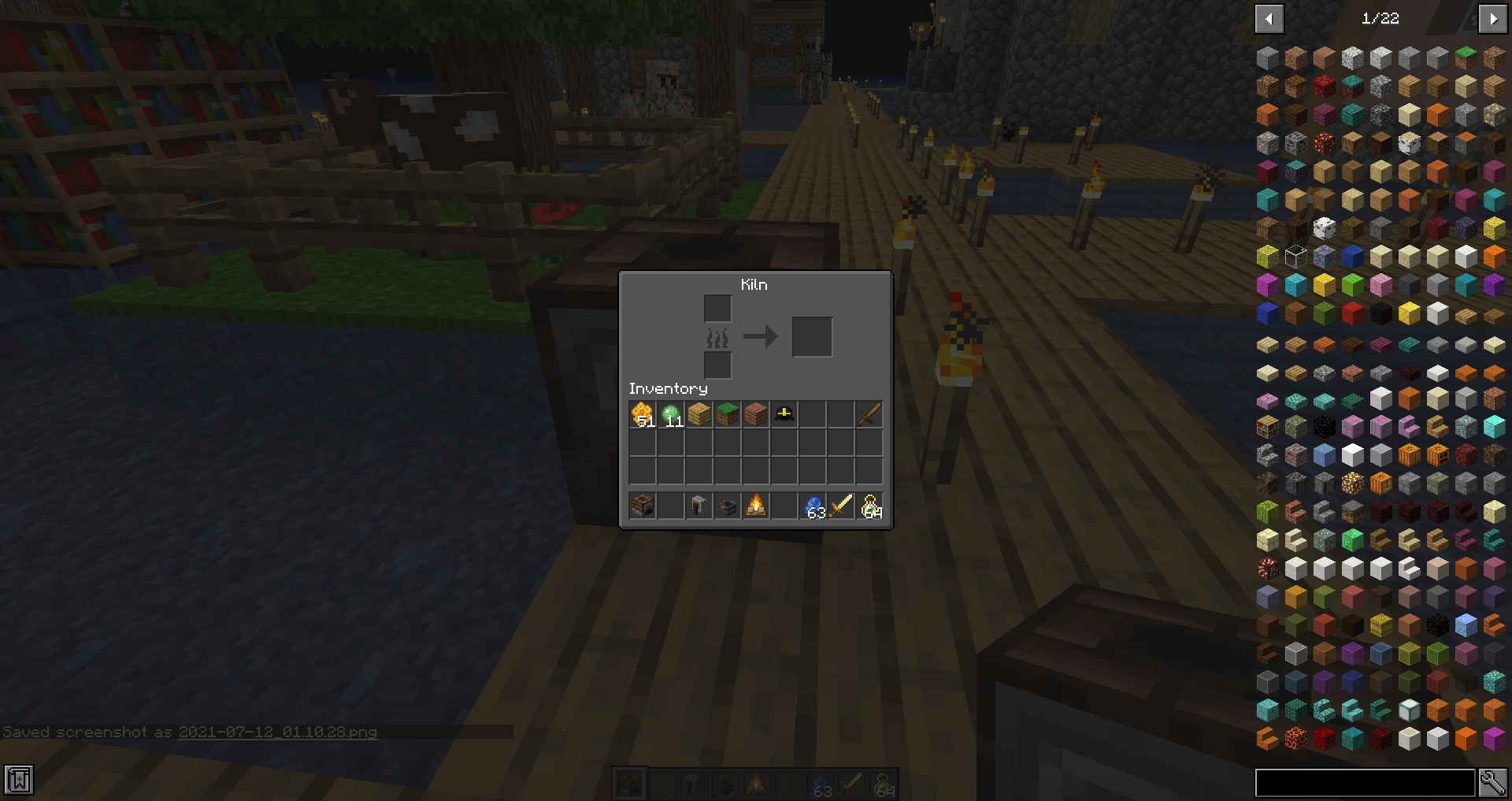Select the stone block in the JEI list

coord(1266,56)
